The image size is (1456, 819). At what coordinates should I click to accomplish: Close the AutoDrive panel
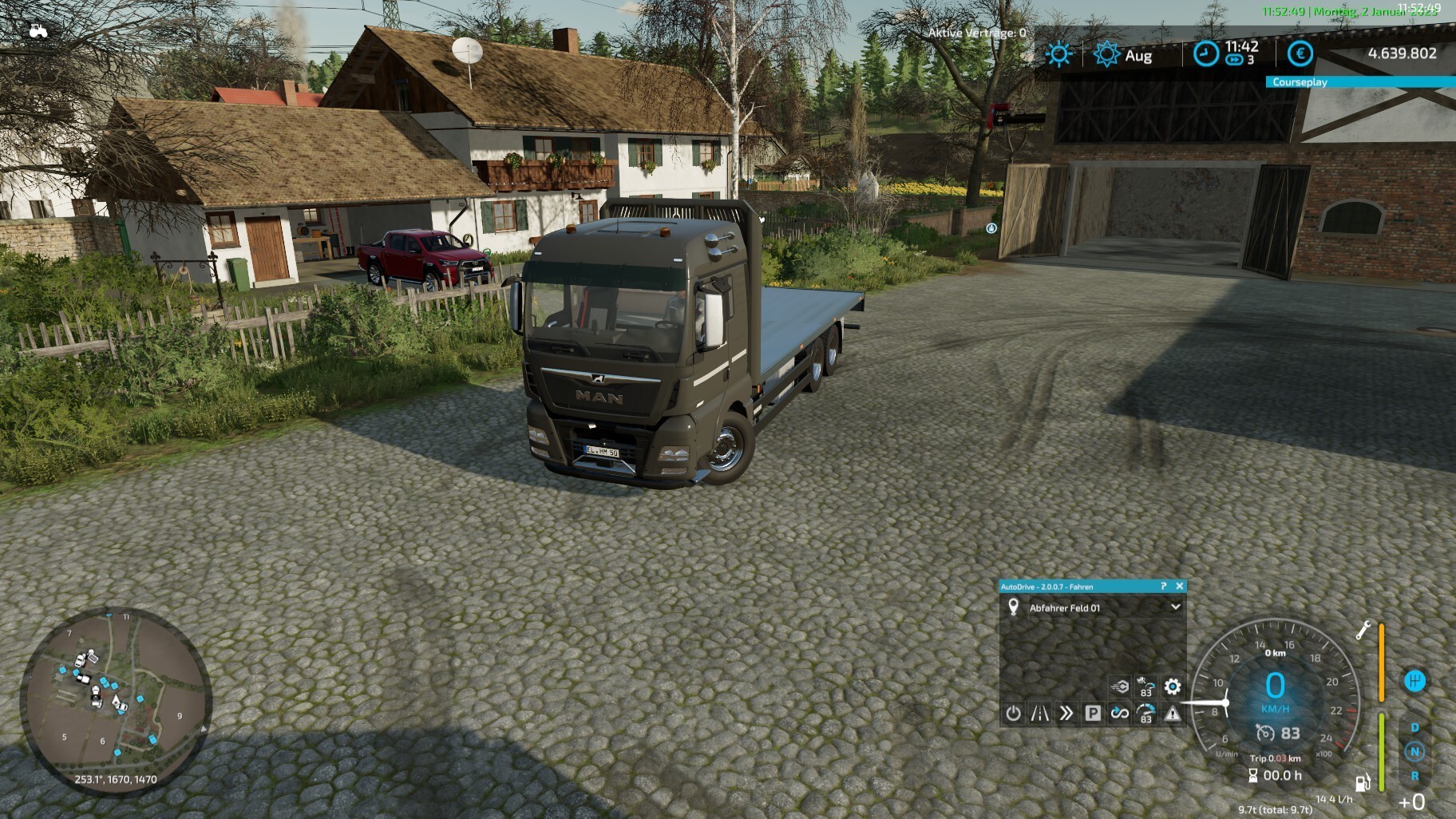[1179, 586]
